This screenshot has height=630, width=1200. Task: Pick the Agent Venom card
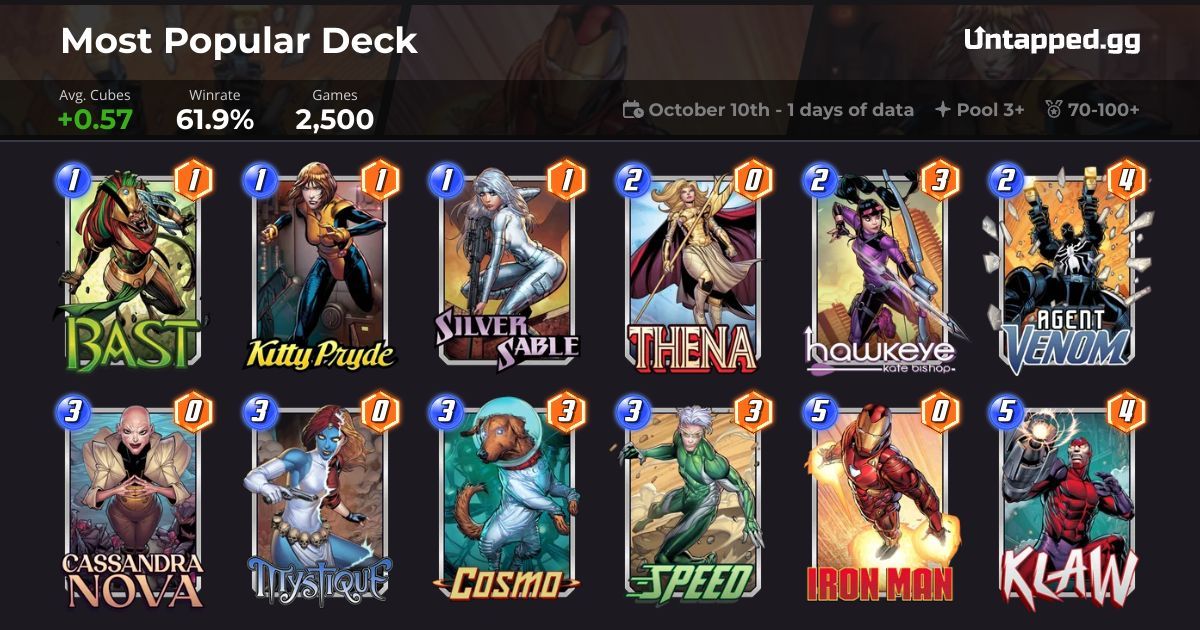coord(1068,270)
